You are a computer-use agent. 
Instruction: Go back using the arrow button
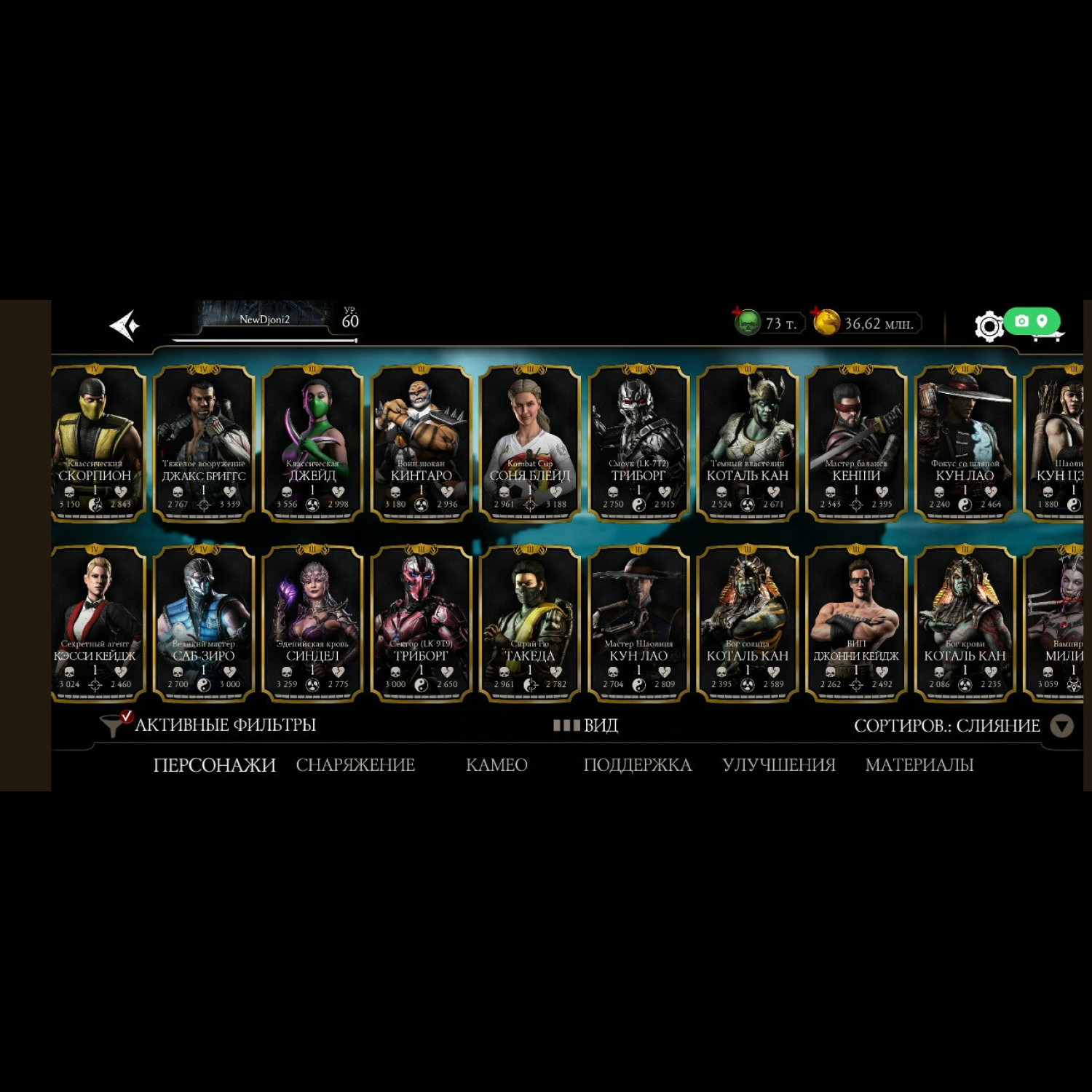coord(124,325)
